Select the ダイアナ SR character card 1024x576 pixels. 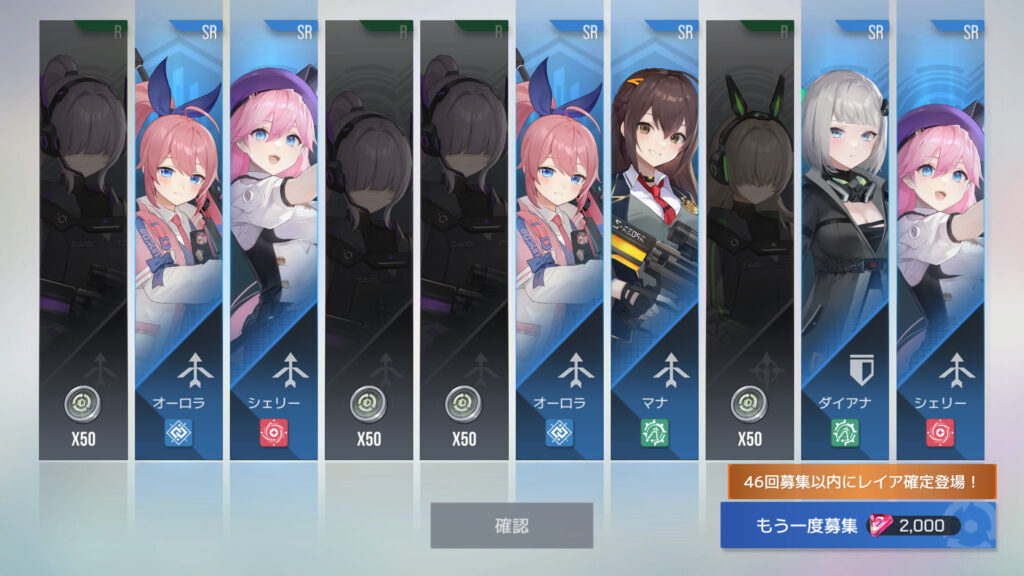845,240
